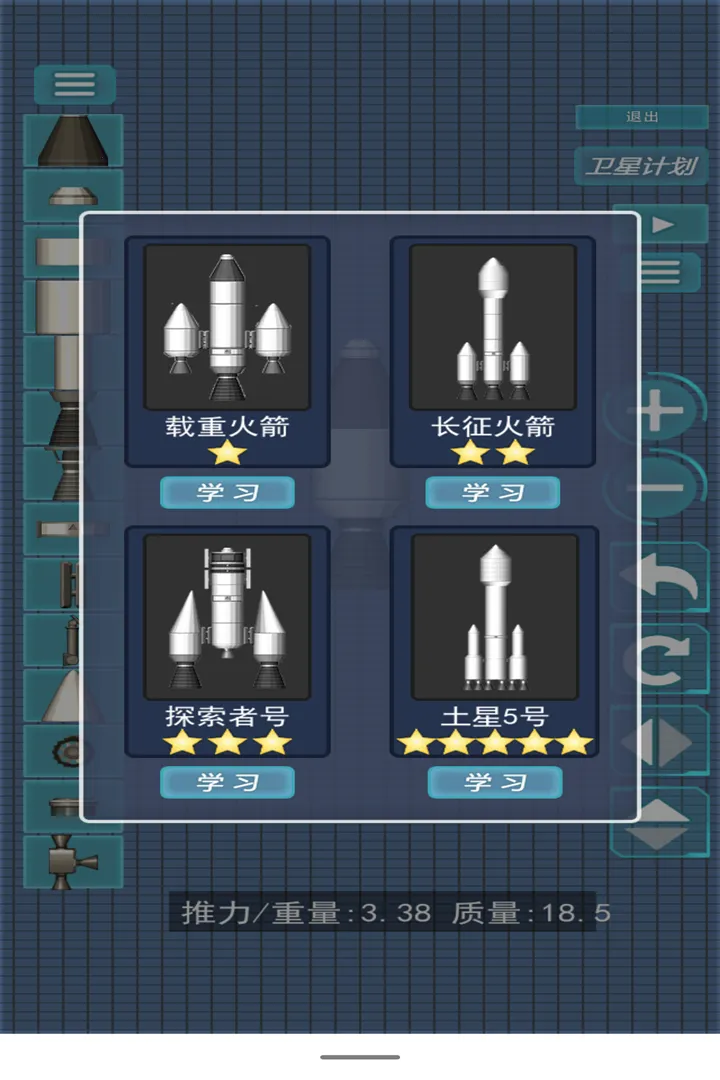Flip the part vertically

[660, 824]
